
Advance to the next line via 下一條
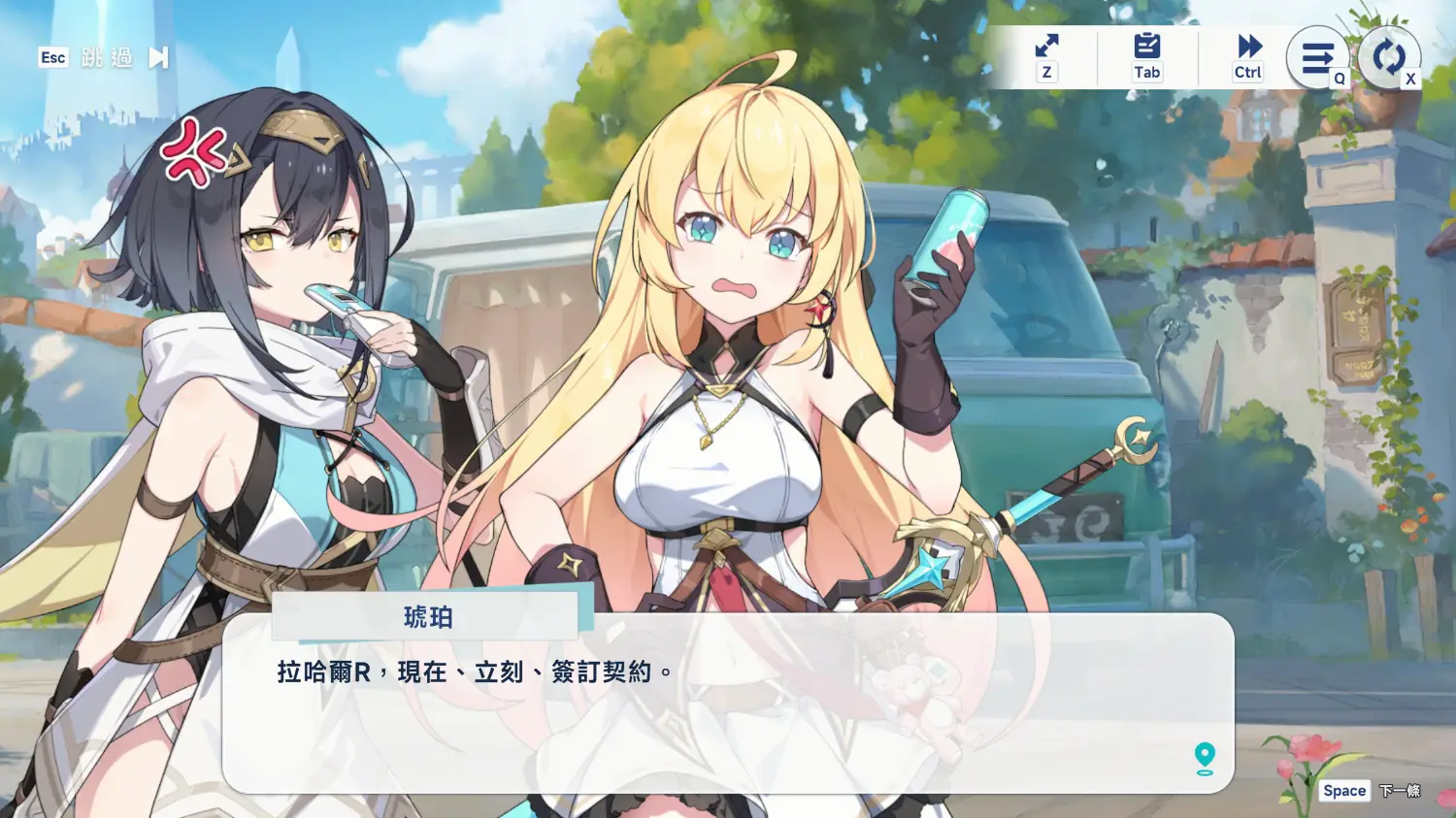pyautogui.click(x=1399, y=791)
